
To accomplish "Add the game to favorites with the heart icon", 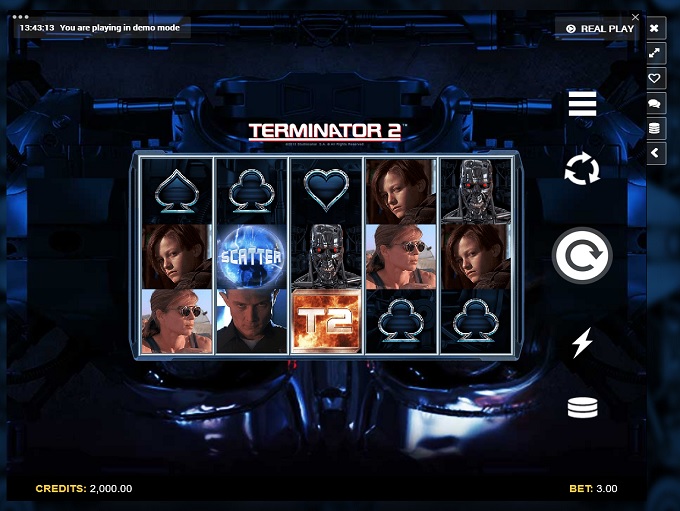I will pos(655,78).
